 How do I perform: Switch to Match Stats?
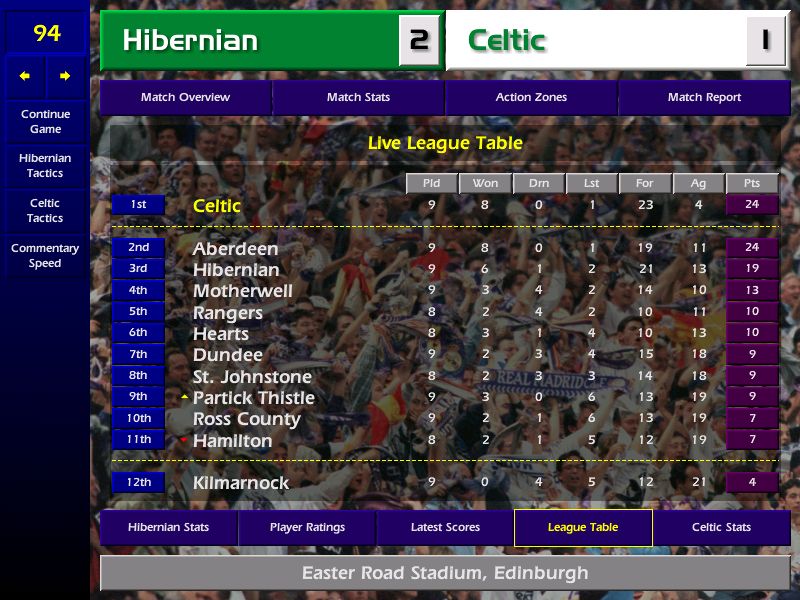(358, 97)
